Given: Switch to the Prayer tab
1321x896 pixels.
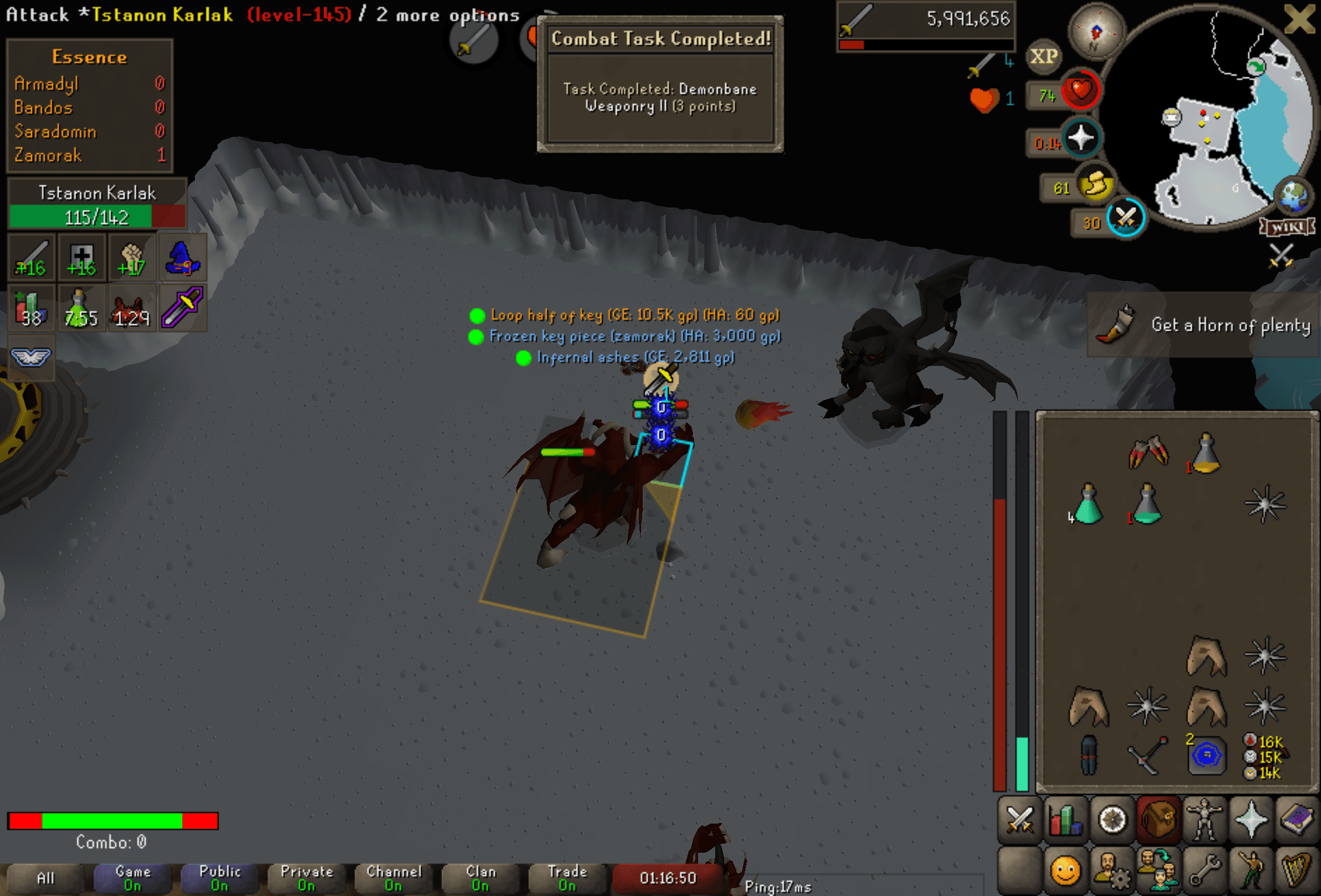Looking at the screenshot, I should [1250, 821].
